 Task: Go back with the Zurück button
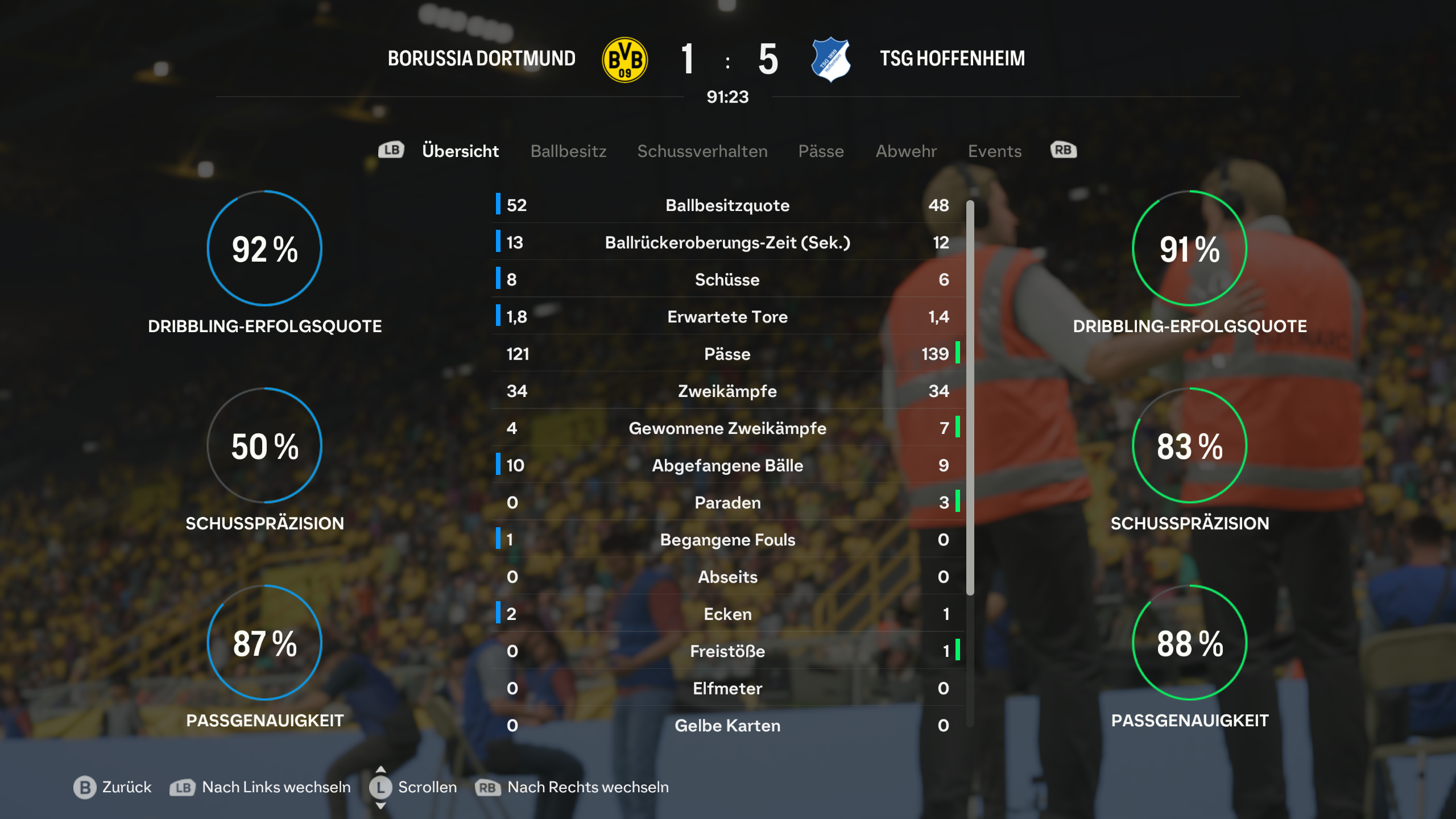113,787
